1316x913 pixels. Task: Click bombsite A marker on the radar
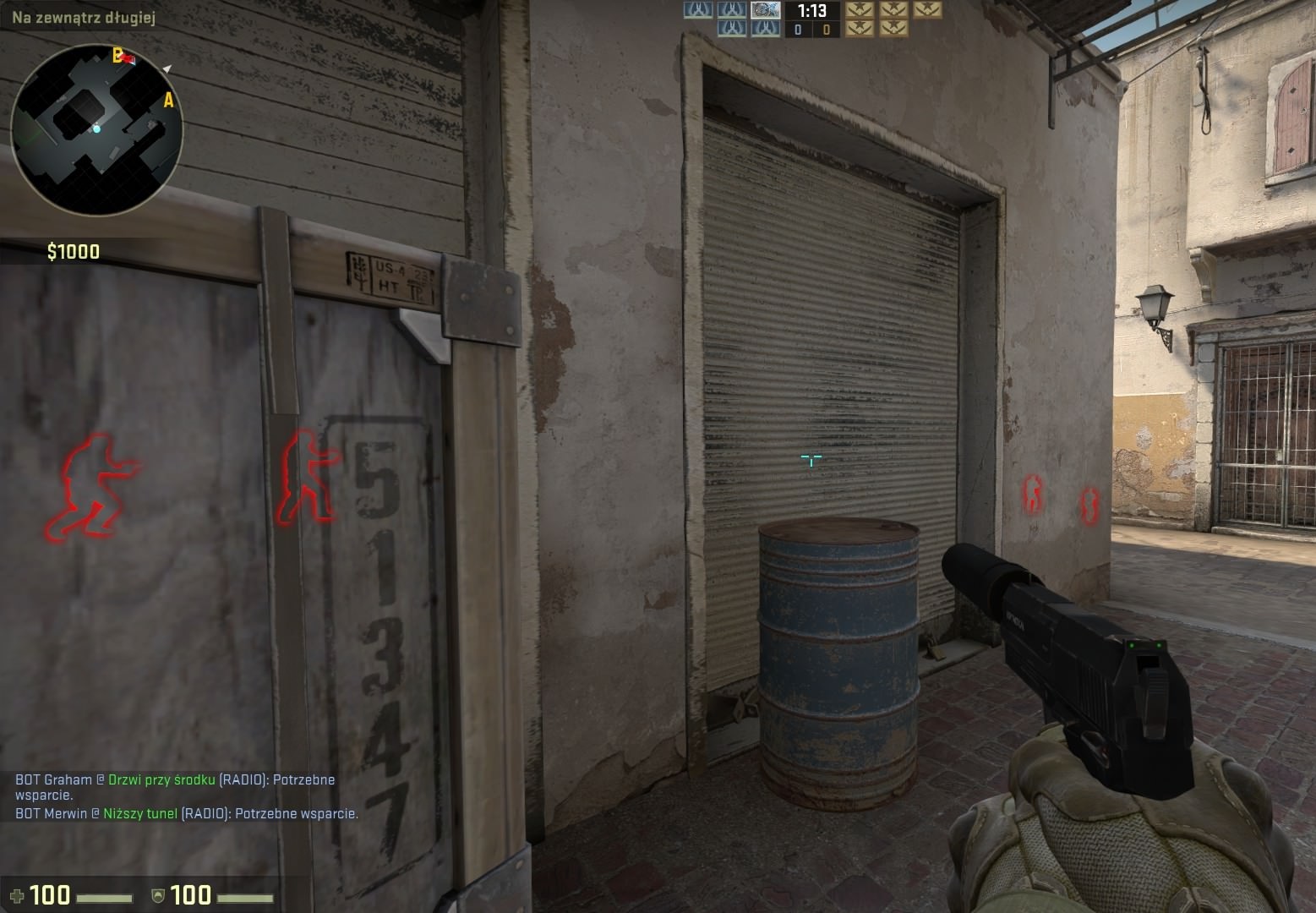coord(168,101)
